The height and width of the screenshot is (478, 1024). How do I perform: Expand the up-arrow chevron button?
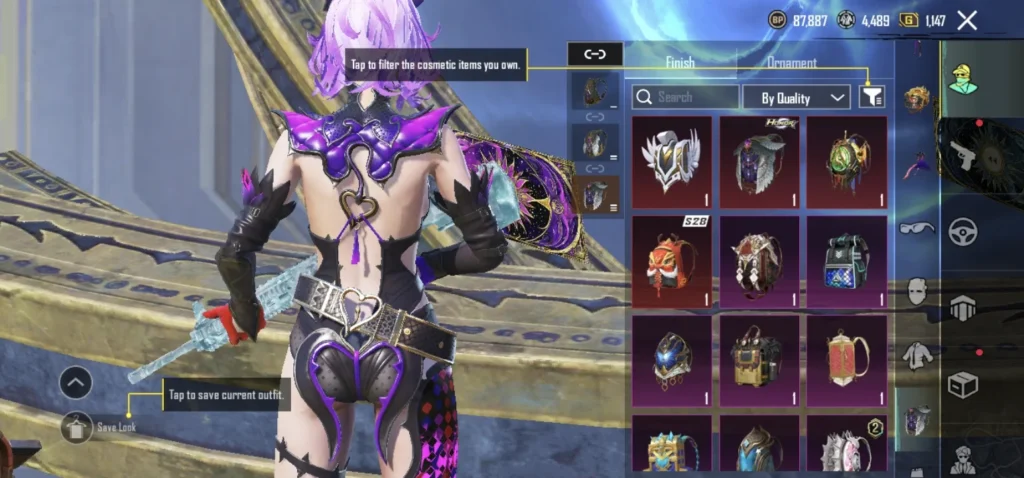(x=76, y=382)
